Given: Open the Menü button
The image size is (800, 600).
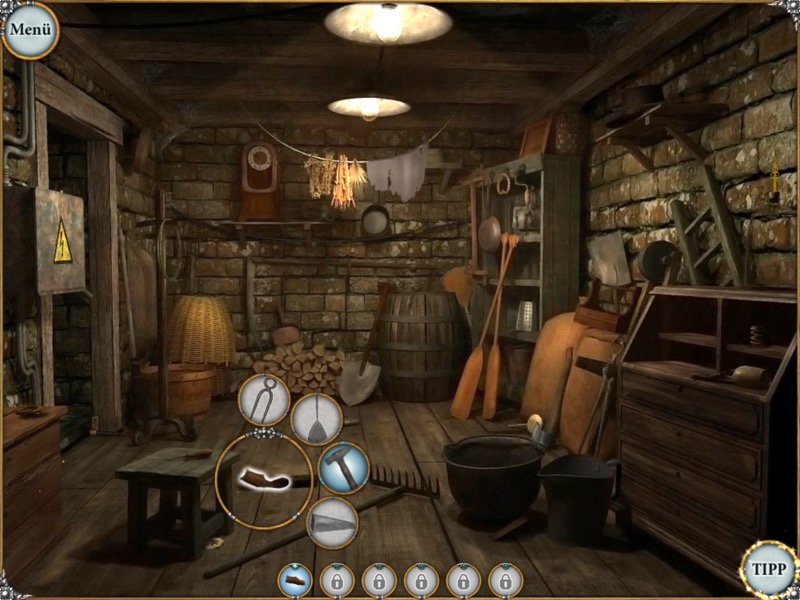Looking at the screenshot, I should [30, 29].
